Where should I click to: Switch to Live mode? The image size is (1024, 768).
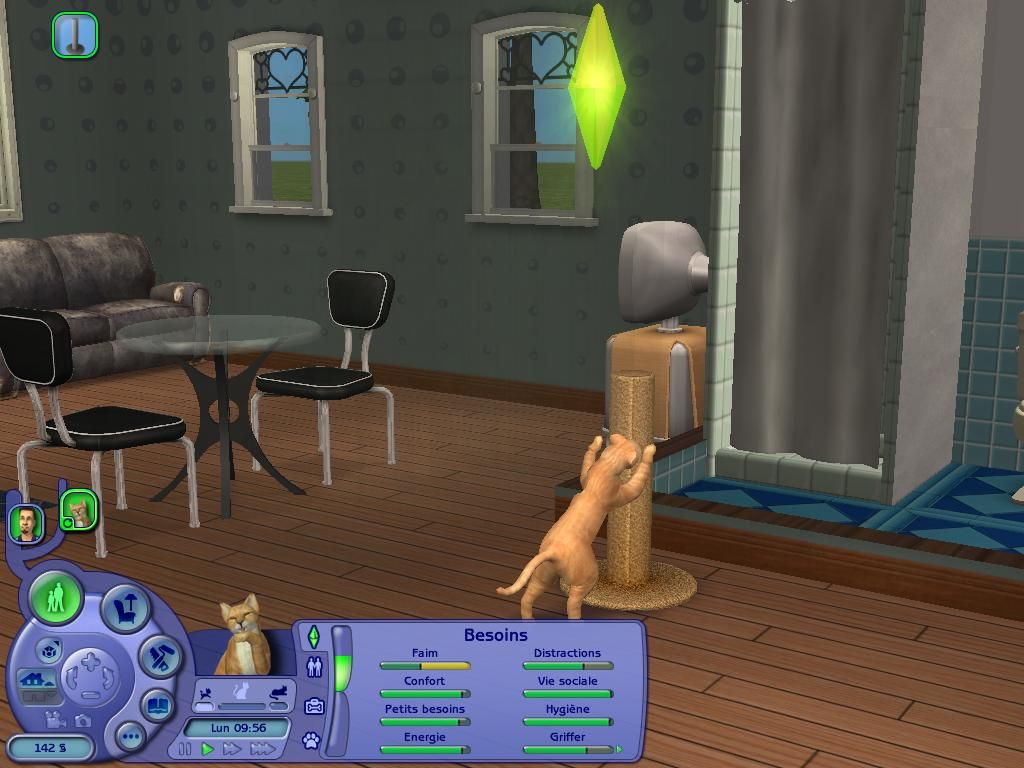click(x=56, y=598)
